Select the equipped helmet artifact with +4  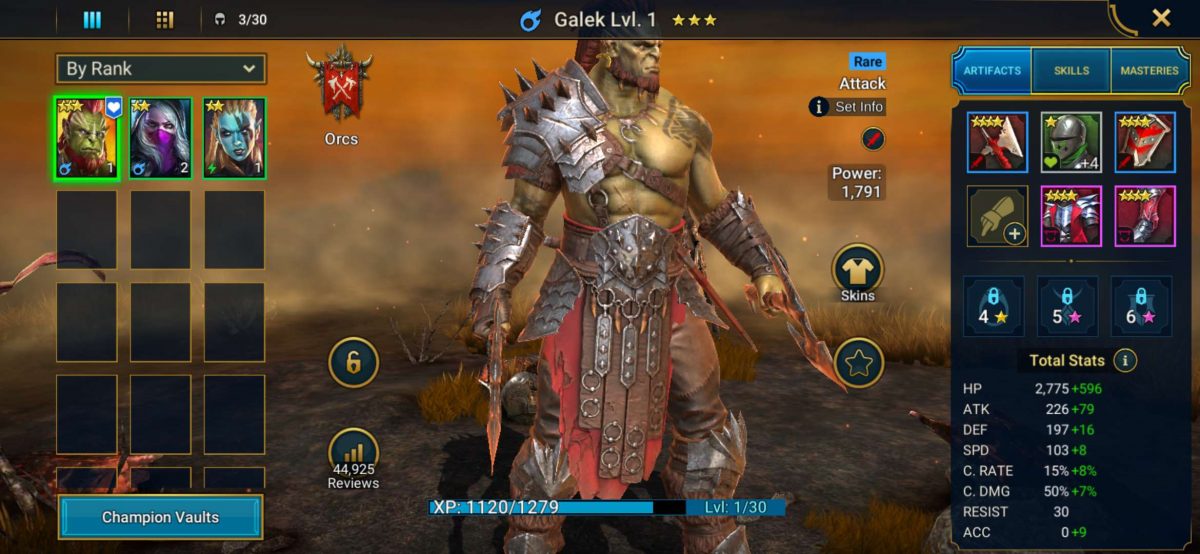(1071, 142)
